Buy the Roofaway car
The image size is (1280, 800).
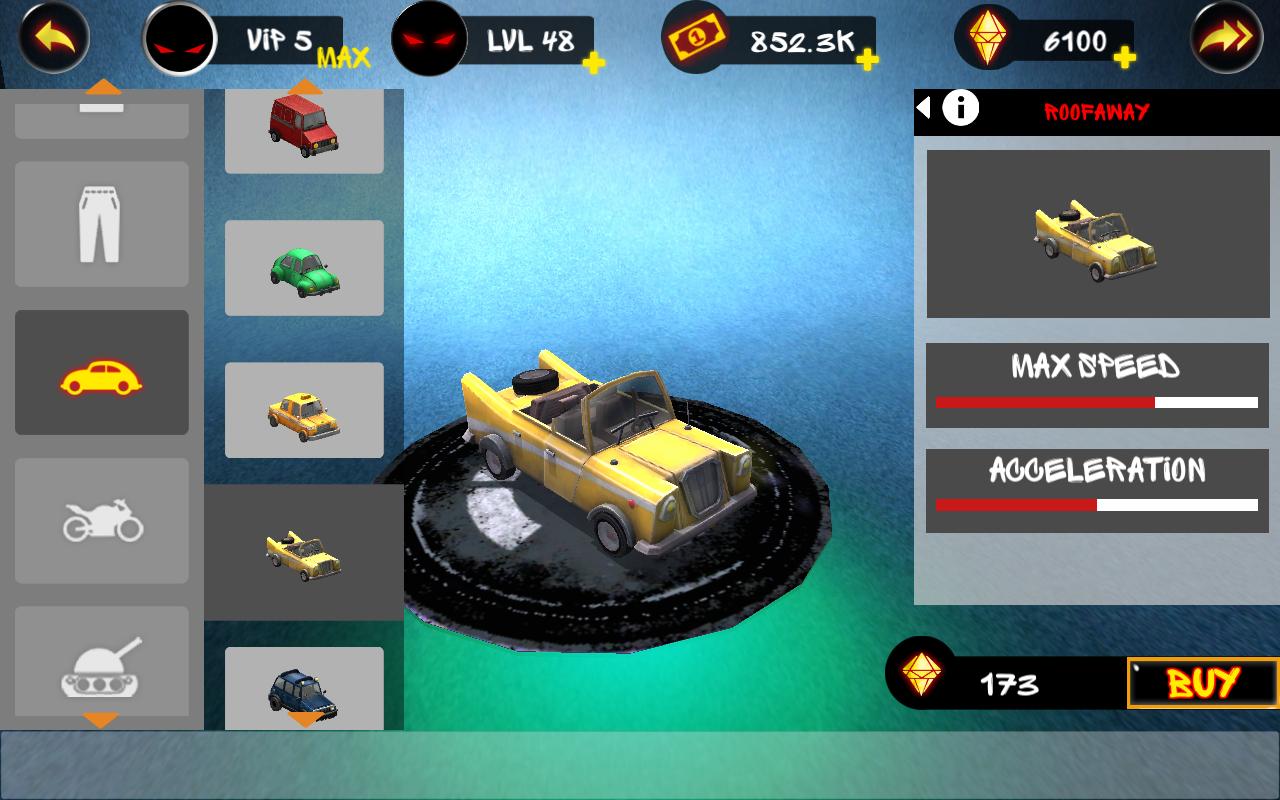coord(1203,683)
